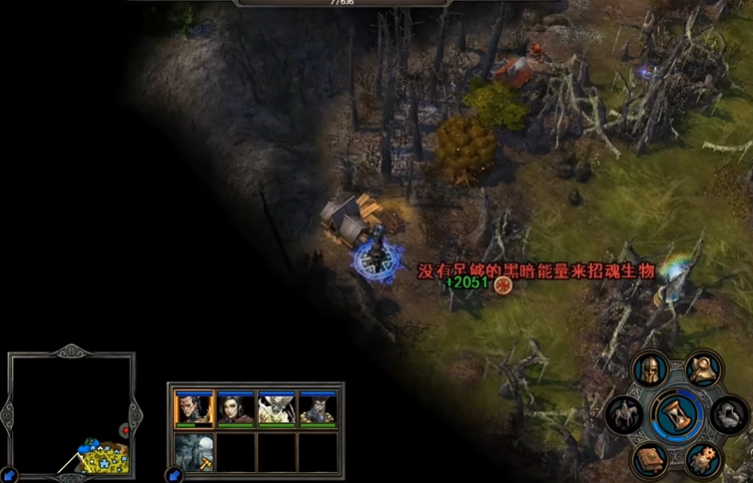Click the grey cave underground view icon
Image resolution: width=753 pixels, height=483 pixels.
[727, 414]
